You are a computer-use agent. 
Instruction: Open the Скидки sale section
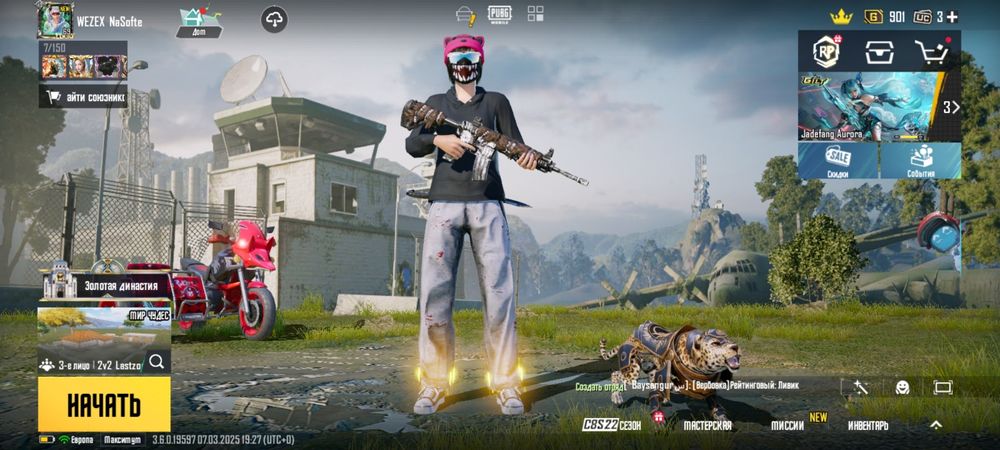click(x=838, y=161)
